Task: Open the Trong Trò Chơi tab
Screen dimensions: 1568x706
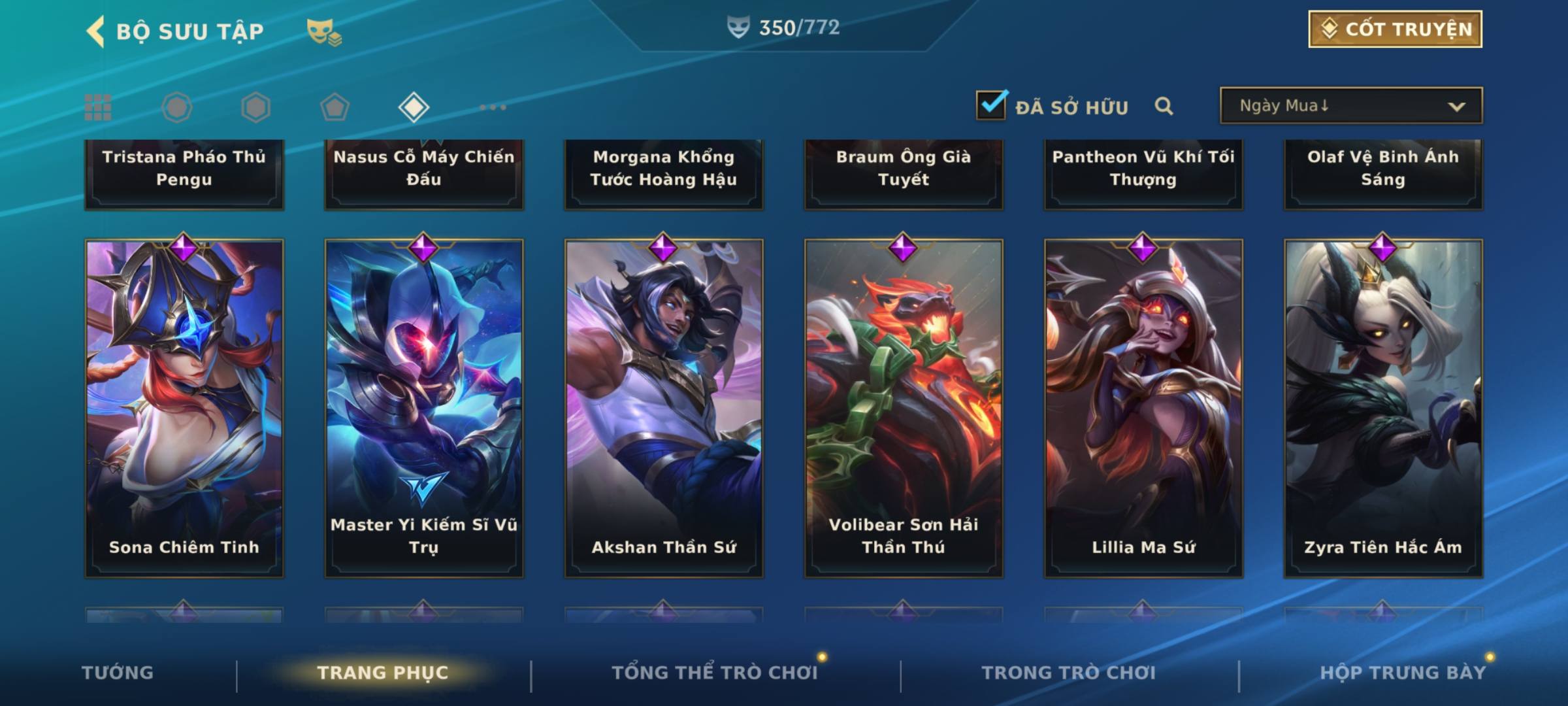Action: (x=1069, y=673)
